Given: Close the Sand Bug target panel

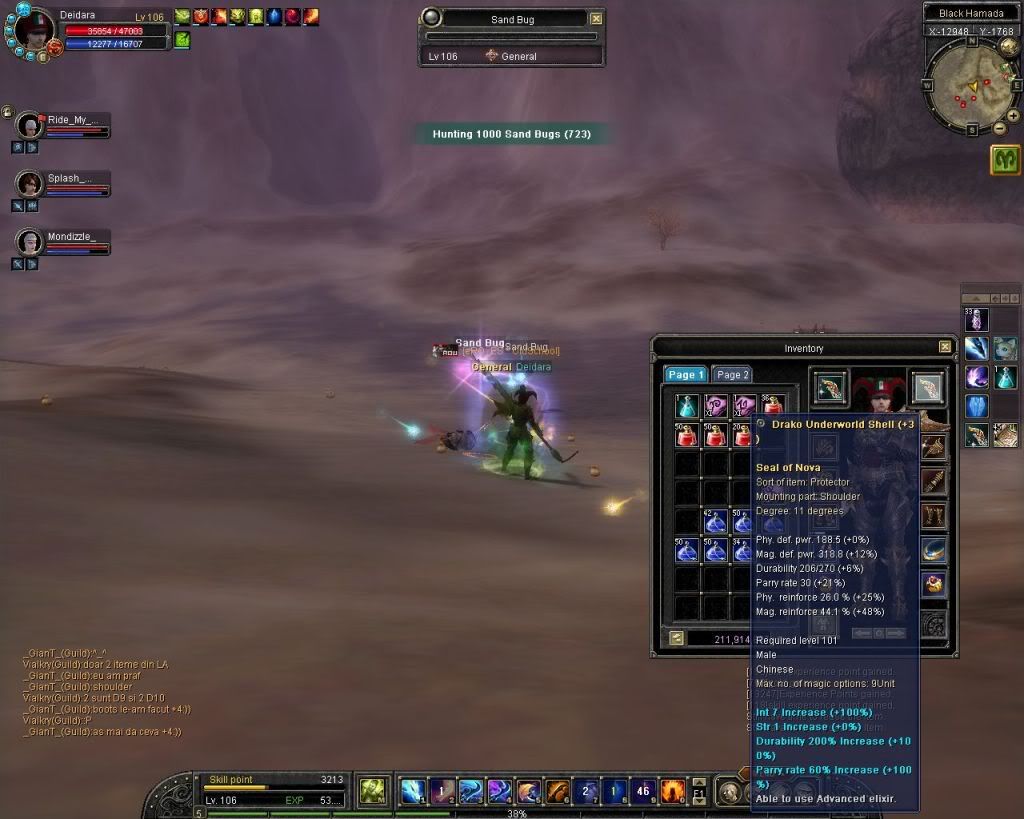Looking at the screenshot, I should 596,19.
